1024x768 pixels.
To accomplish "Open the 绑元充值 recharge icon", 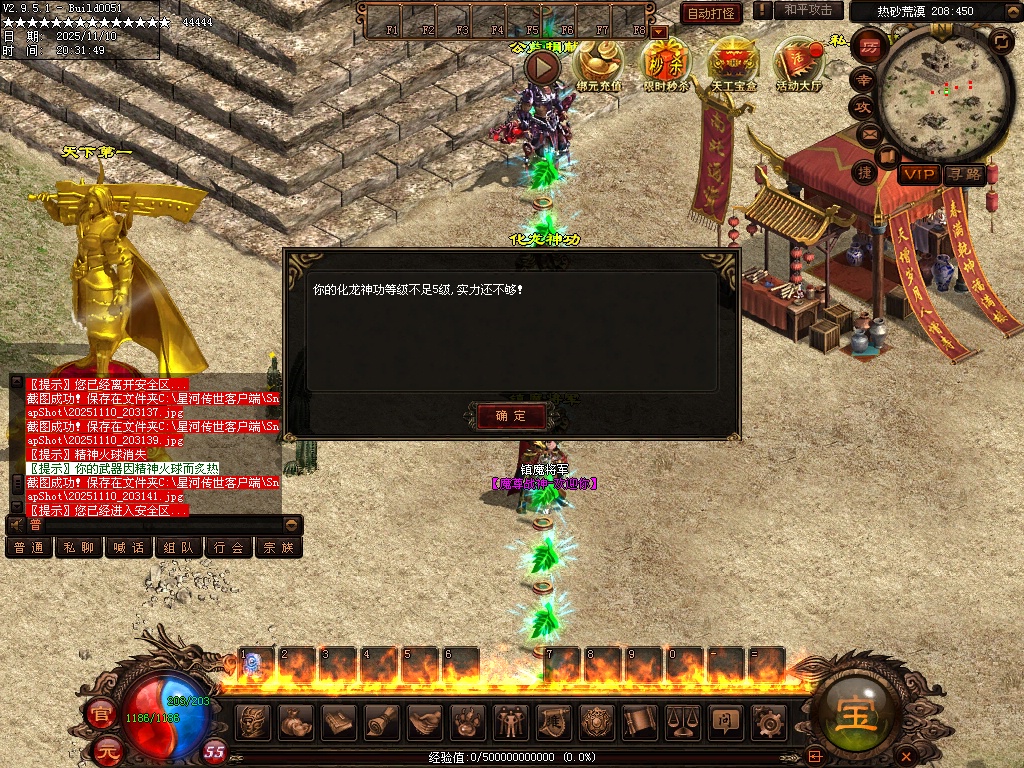I will 598,63.
